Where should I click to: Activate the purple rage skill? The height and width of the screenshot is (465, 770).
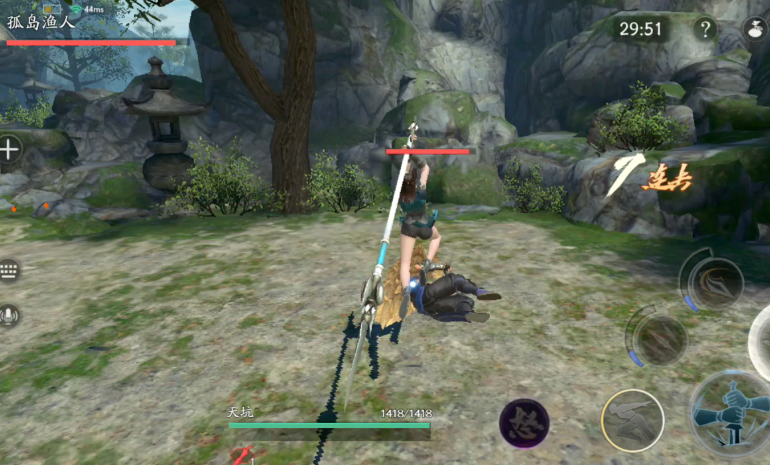point(524,423)
